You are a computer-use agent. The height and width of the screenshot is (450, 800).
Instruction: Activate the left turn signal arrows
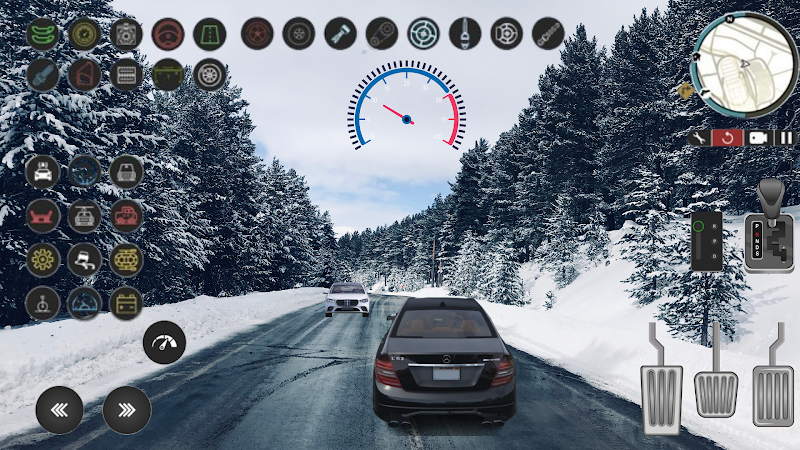(60, 409)
